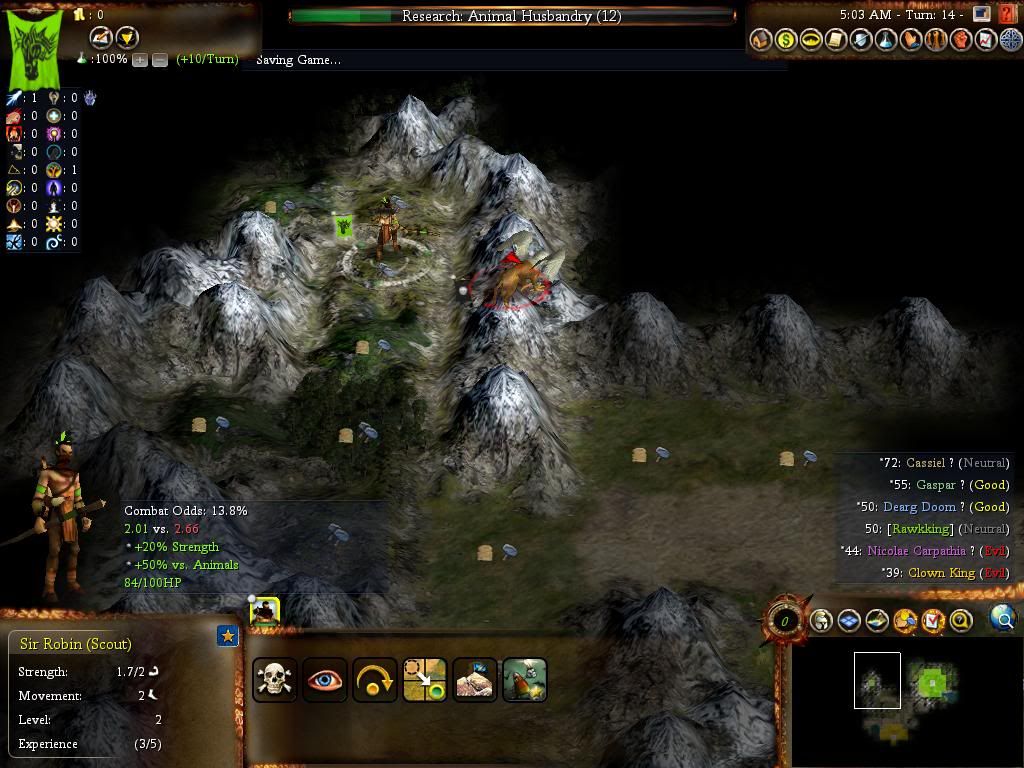Open the Financial Advisor dollar icon
Viewport: 1024px width, 768px height.
click(786, 41)
